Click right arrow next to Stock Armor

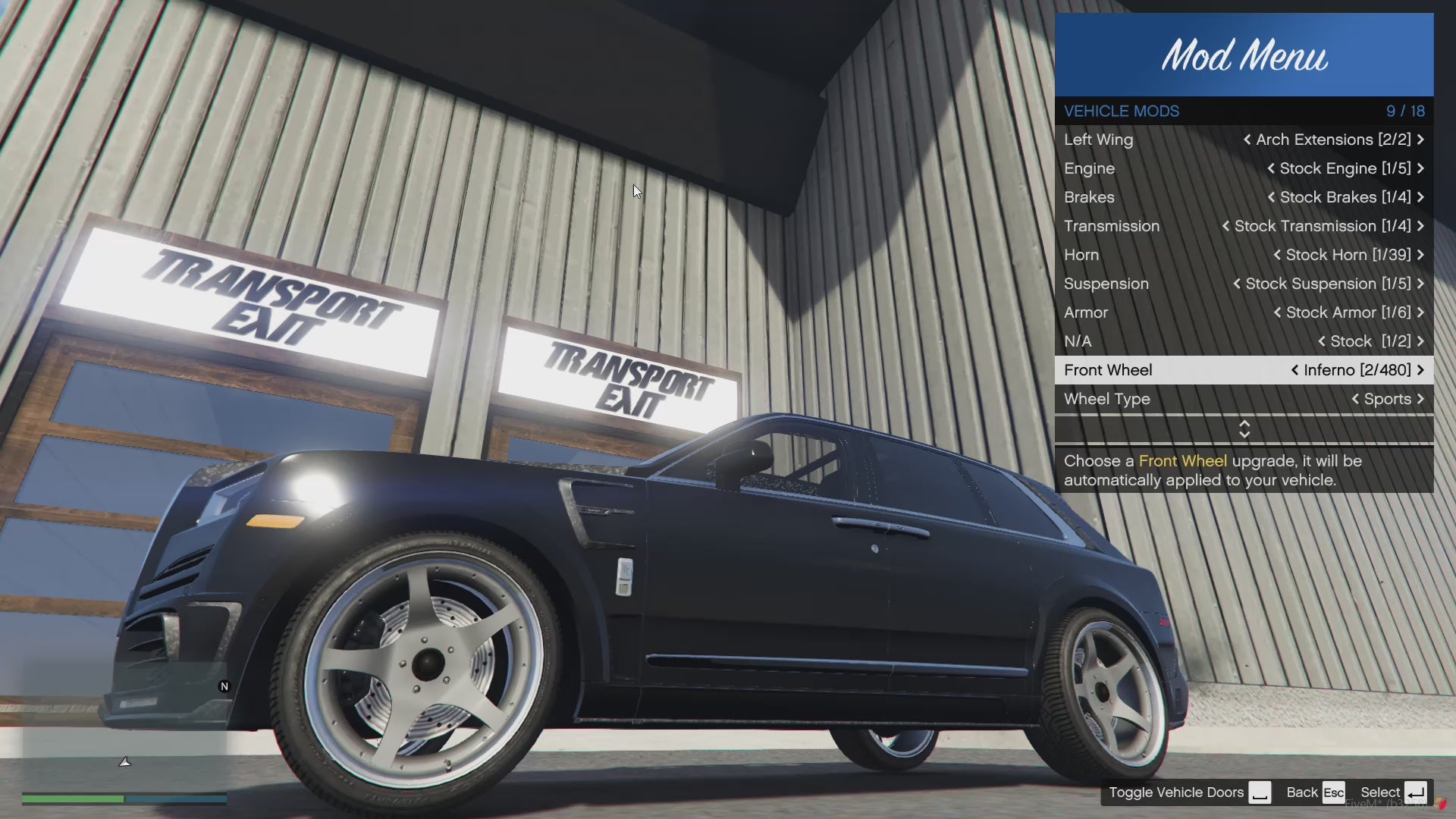(x=1420, y=312)
